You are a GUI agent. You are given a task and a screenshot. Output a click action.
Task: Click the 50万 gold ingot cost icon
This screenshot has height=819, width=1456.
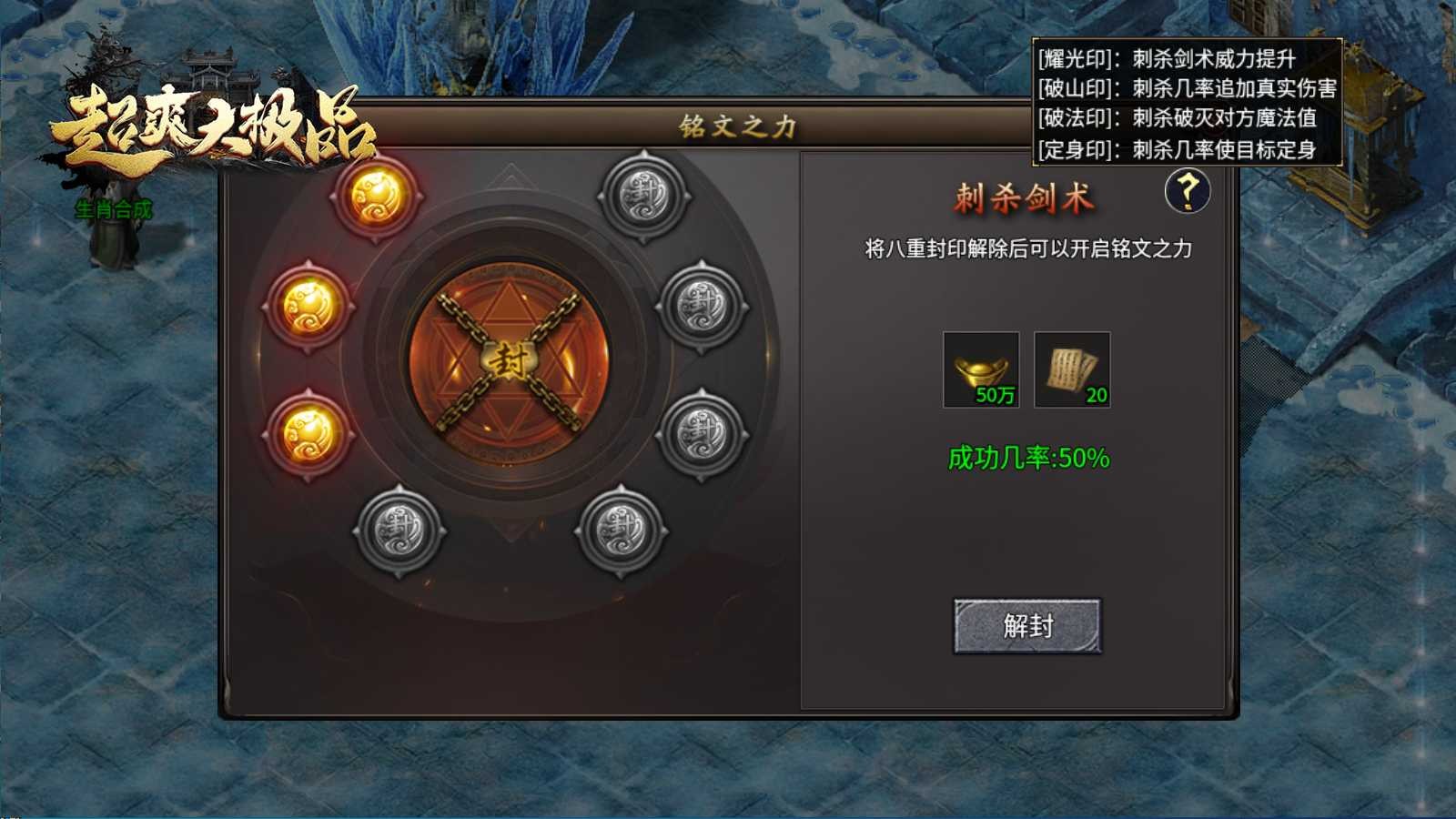pos(984,371)
